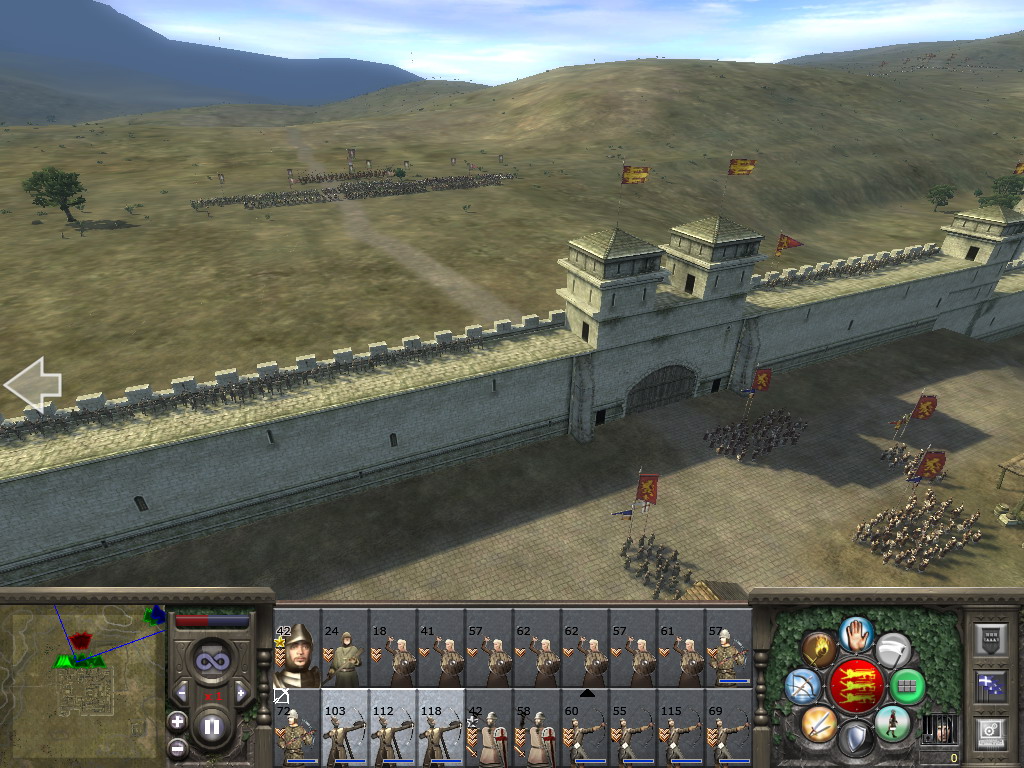
Task: Activate the halt order hand icon
Action: pos(856,633)
